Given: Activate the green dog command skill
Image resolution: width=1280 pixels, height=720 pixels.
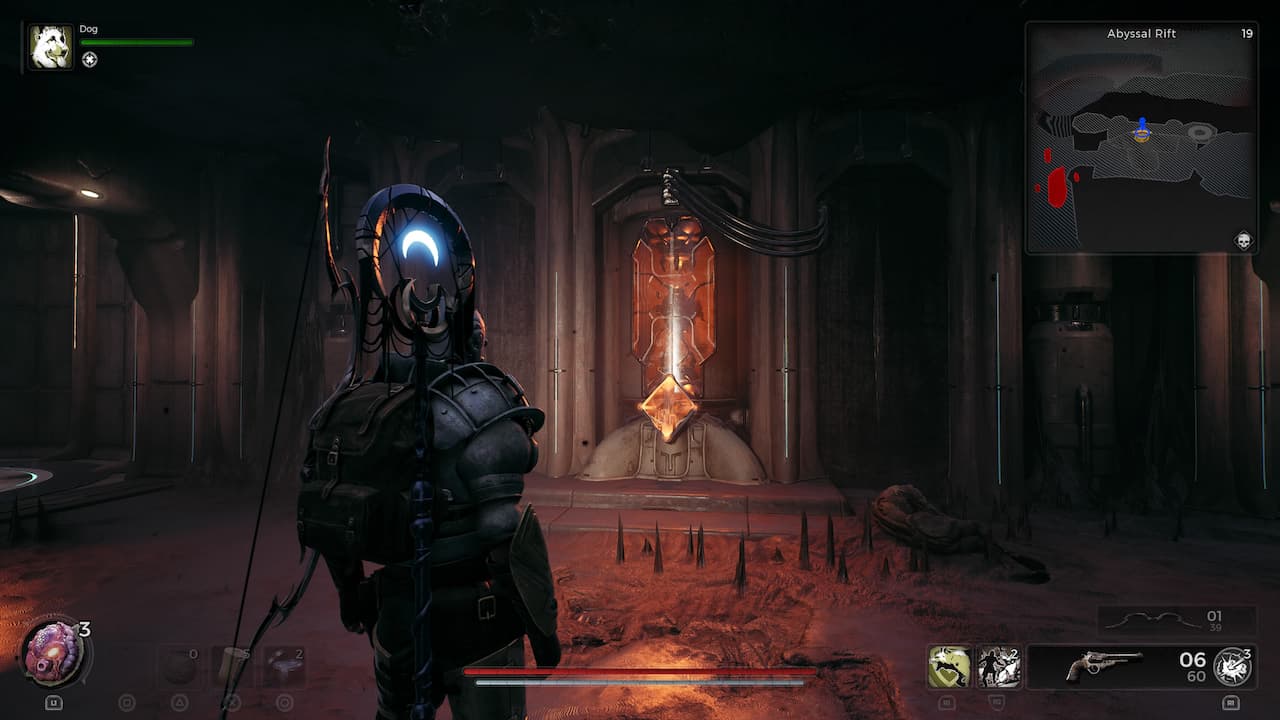Looking at the screenshot, I should click(x=949, y=667).
